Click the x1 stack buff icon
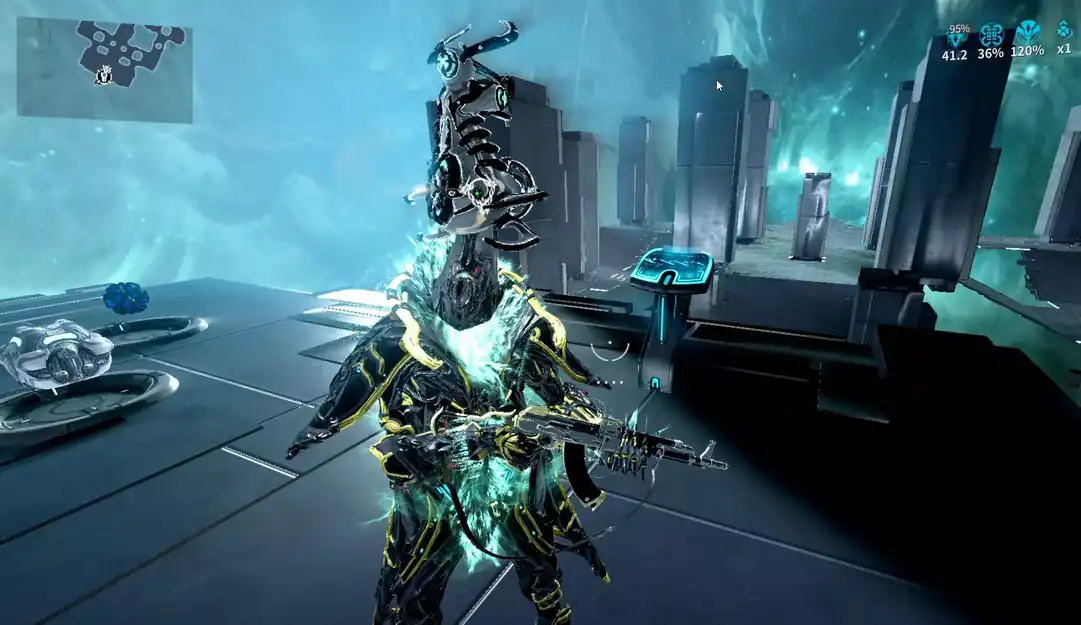The width and height of the screenshot is (1081, 625). (1064, 30)
